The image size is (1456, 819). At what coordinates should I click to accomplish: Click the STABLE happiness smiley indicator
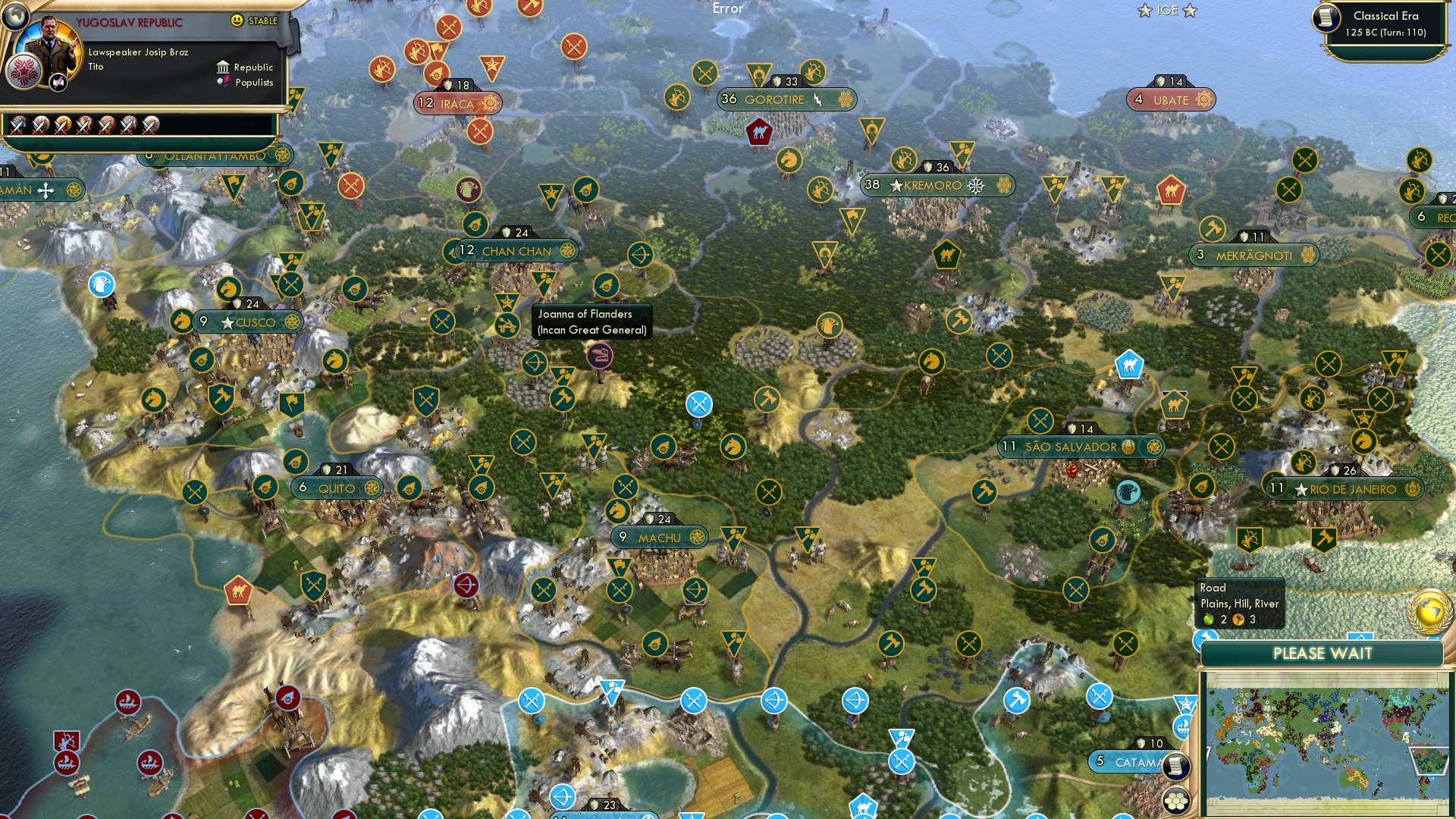click(x=237, y=20)
